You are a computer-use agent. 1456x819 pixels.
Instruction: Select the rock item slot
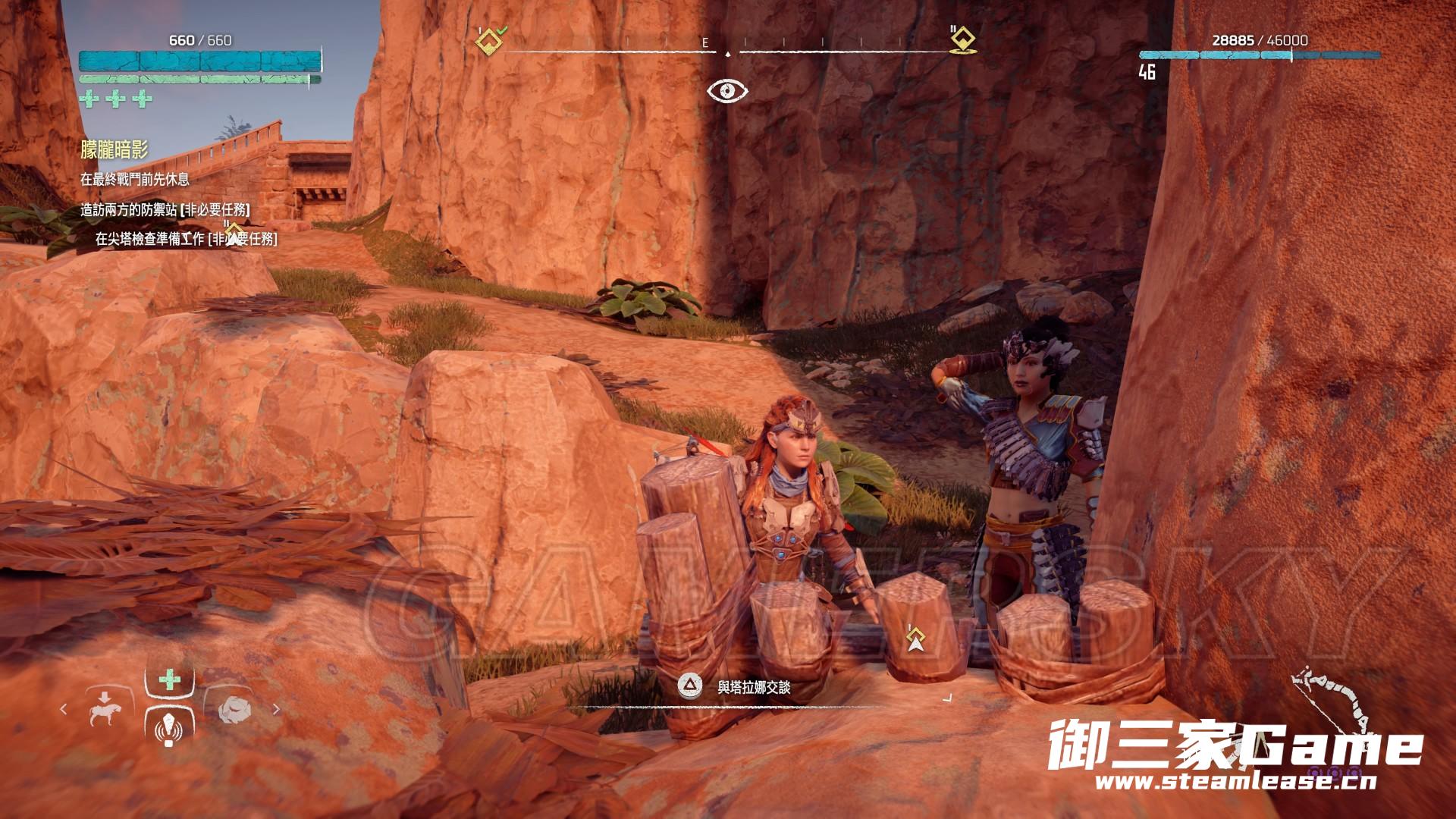233,711
